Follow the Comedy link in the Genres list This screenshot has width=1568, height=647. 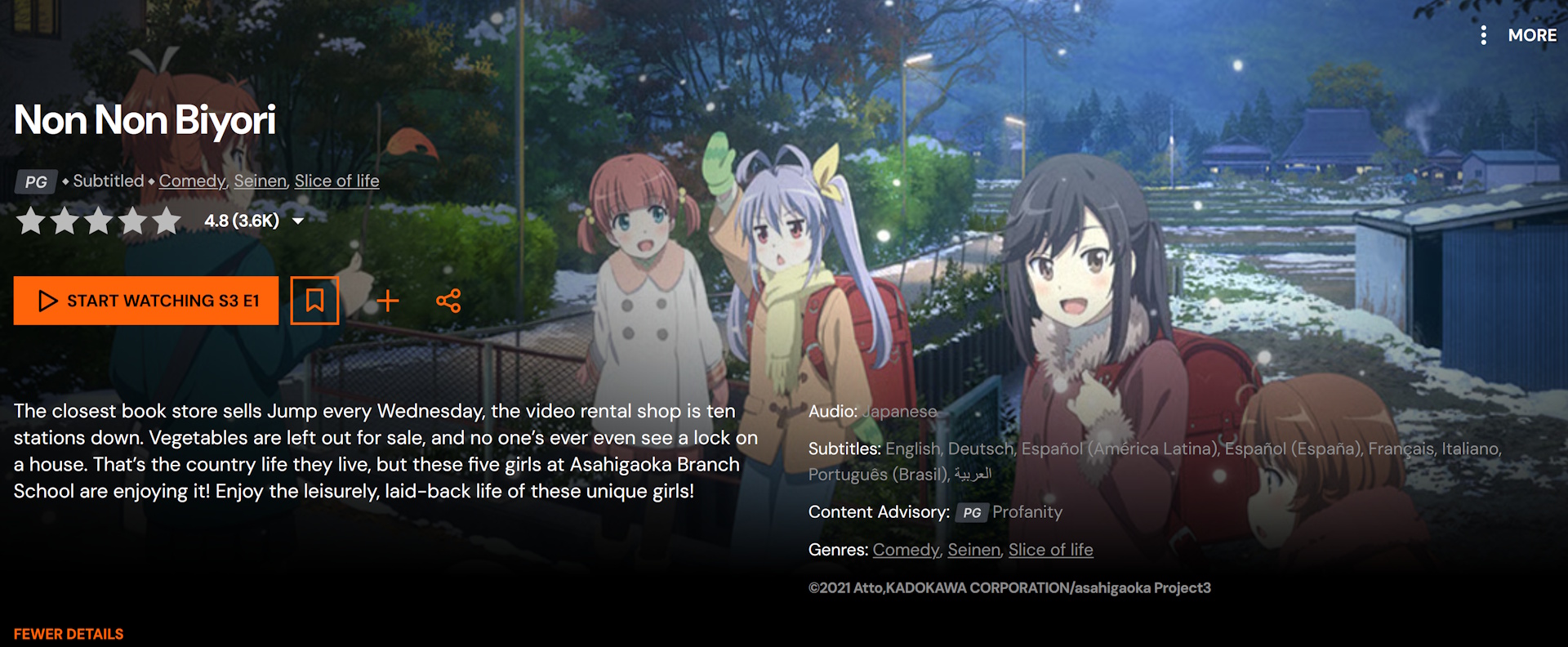[x=905, y=550]
